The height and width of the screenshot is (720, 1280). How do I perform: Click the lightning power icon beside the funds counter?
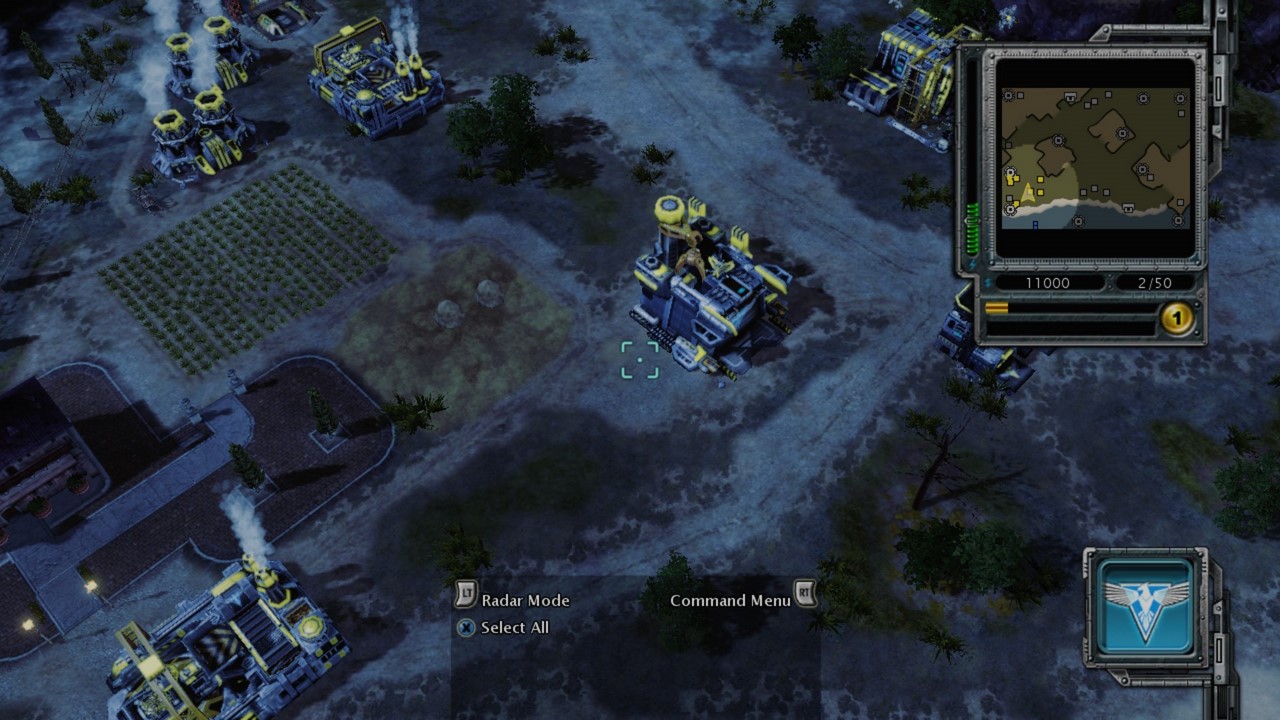[x=990, y=282]
